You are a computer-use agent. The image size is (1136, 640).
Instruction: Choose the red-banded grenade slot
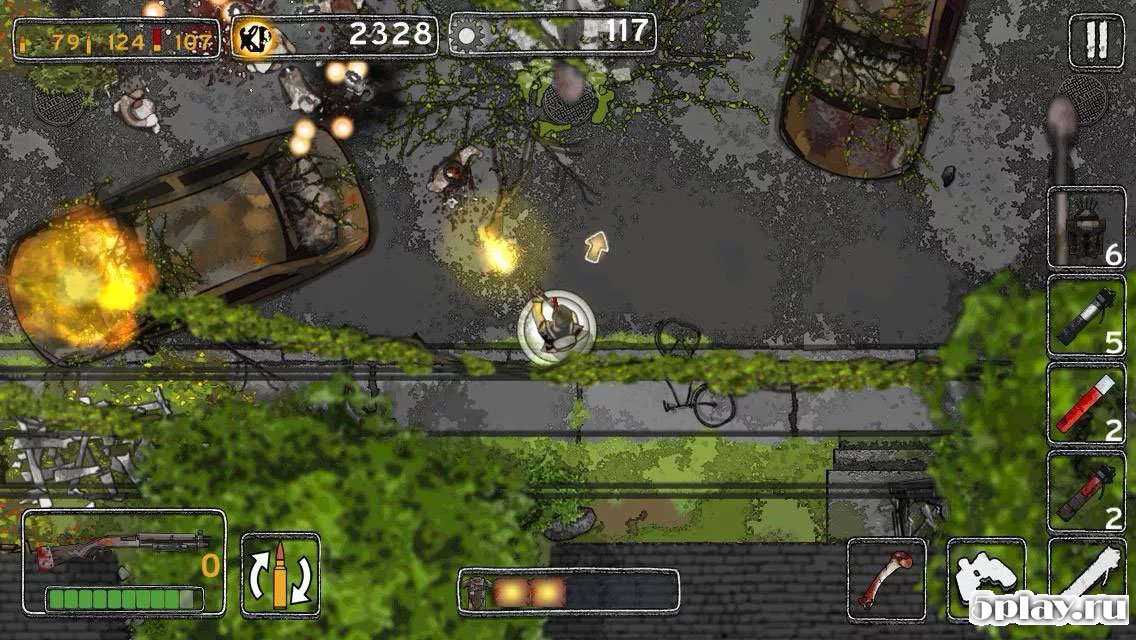pyautogui.click(x=1086, y=492)
